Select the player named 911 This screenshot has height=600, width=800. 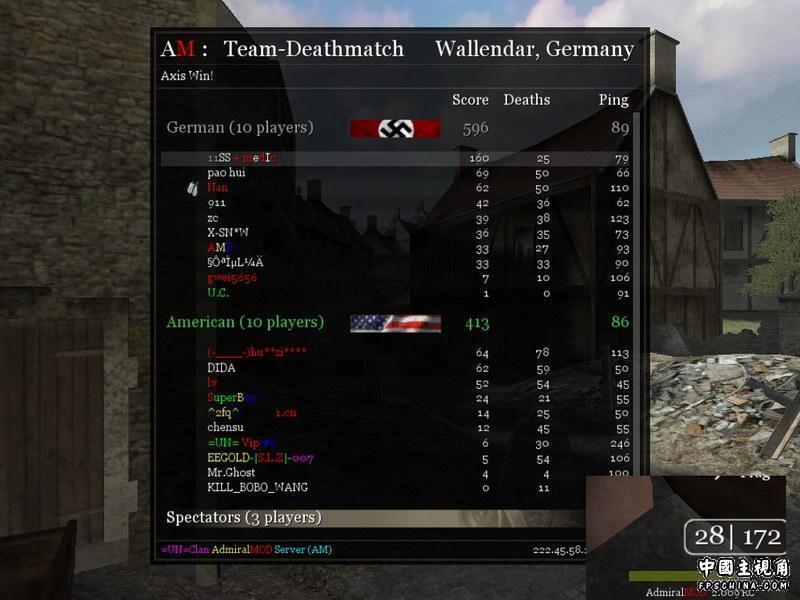tap(217, 202)
